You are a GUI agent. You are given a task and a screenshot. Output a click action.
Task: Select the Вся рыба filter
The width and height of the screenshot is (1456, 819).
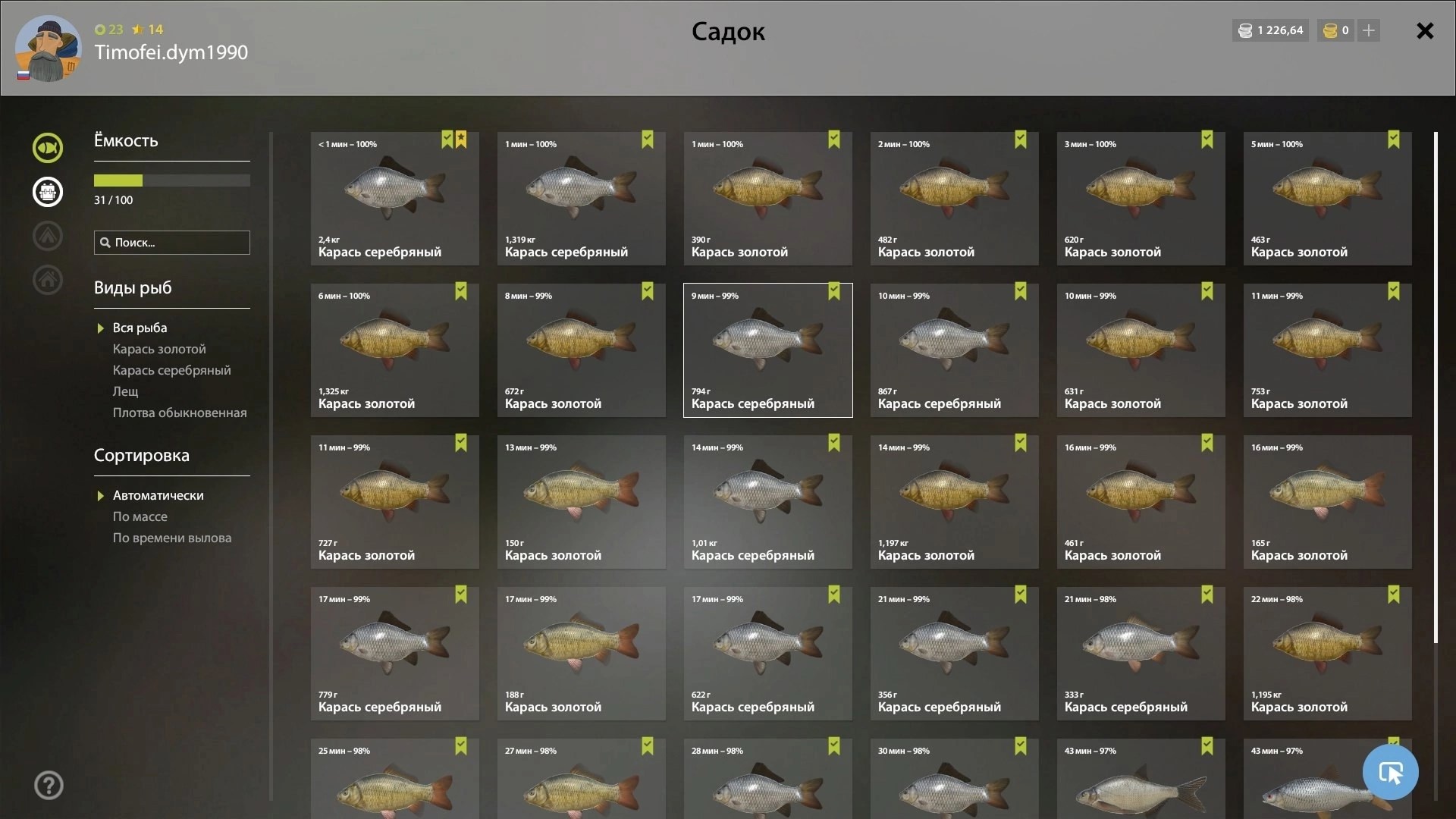pos(140,328)
